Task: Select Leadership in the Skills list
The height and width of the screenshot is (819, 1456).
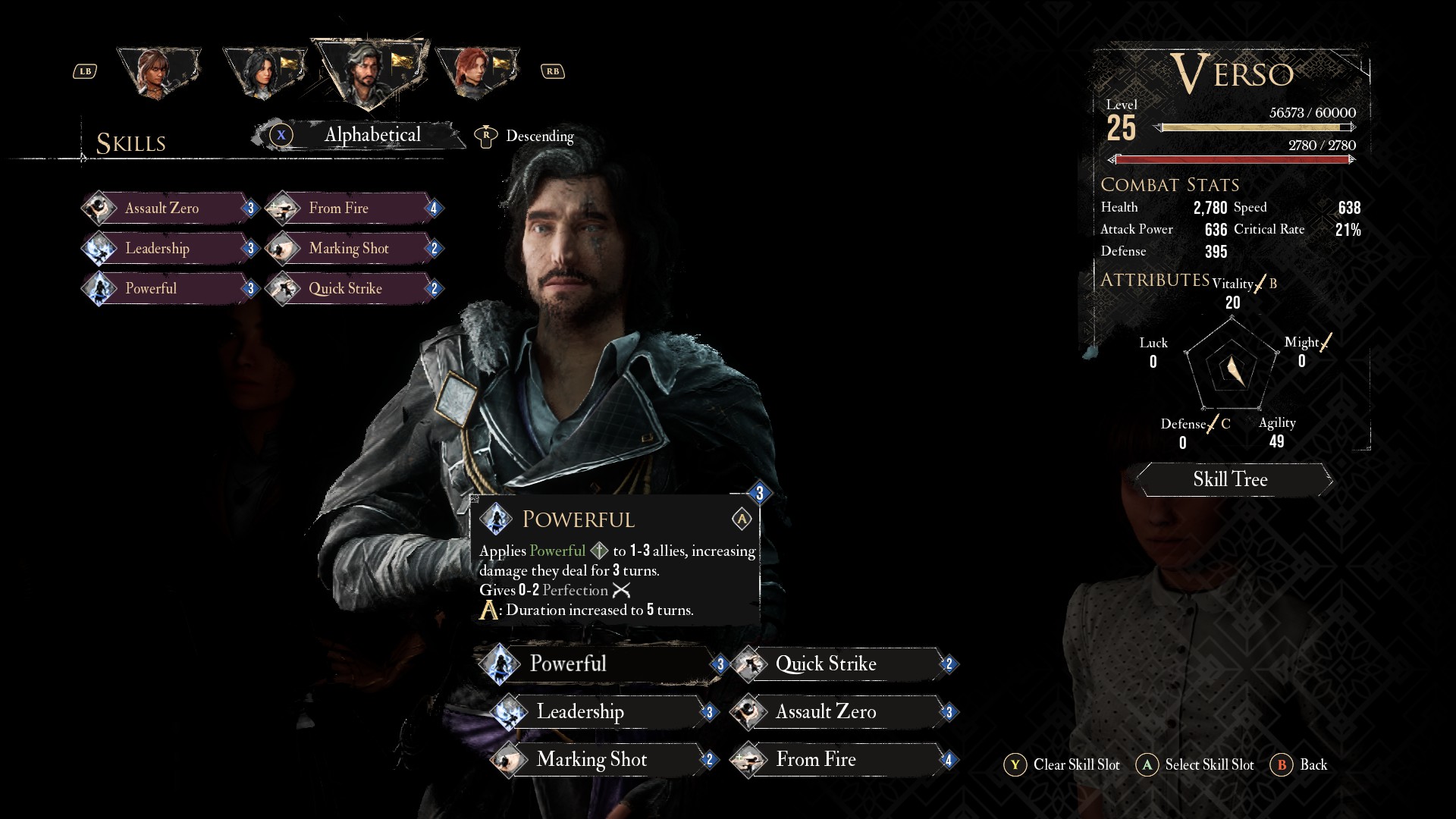Action: pos(168,249)
